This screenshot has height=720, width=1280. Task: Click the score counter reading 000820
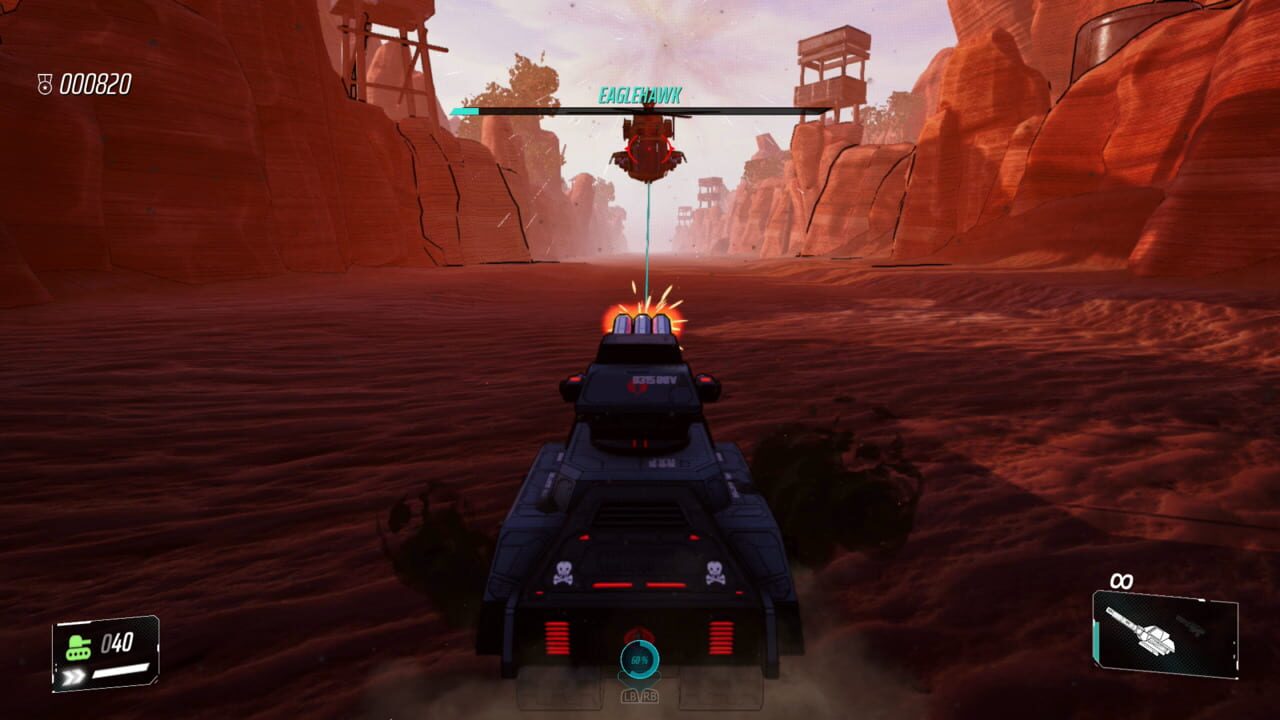coord(94,84)
